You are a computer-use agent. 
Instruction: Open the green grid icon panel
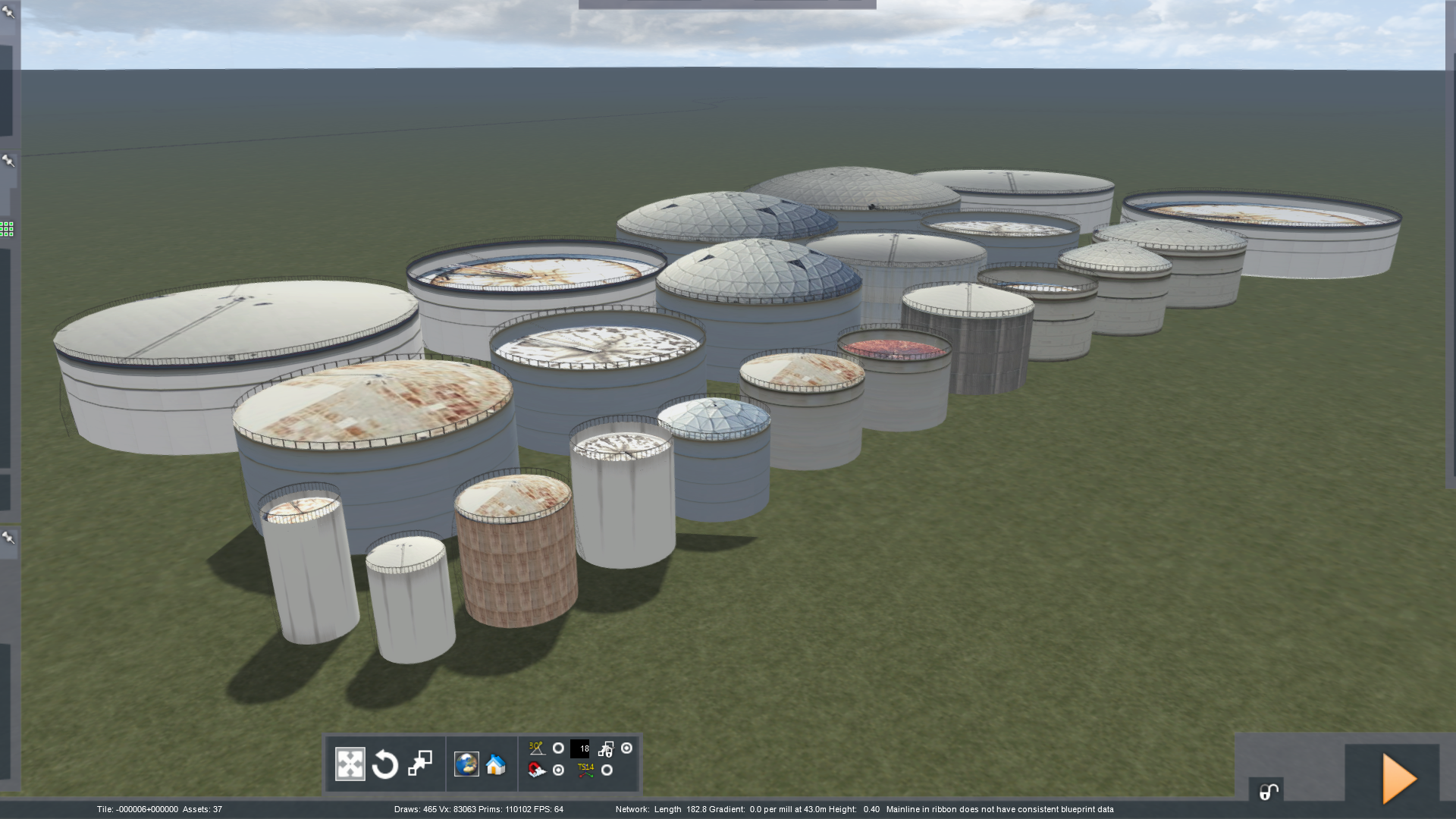[7, 229]
